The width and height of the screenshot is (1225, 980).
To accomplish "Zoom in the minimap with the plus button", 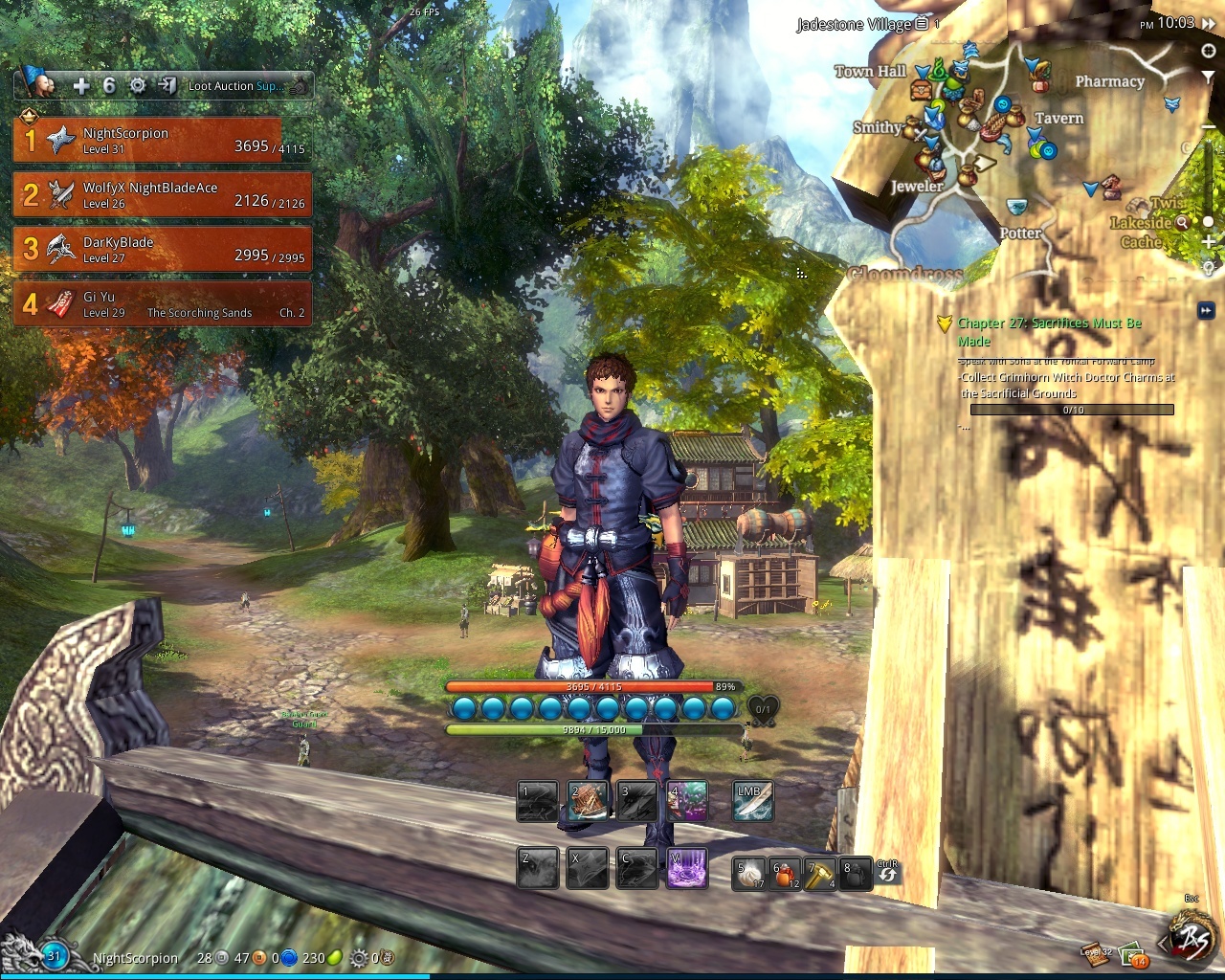I will tap(1210, 243).
